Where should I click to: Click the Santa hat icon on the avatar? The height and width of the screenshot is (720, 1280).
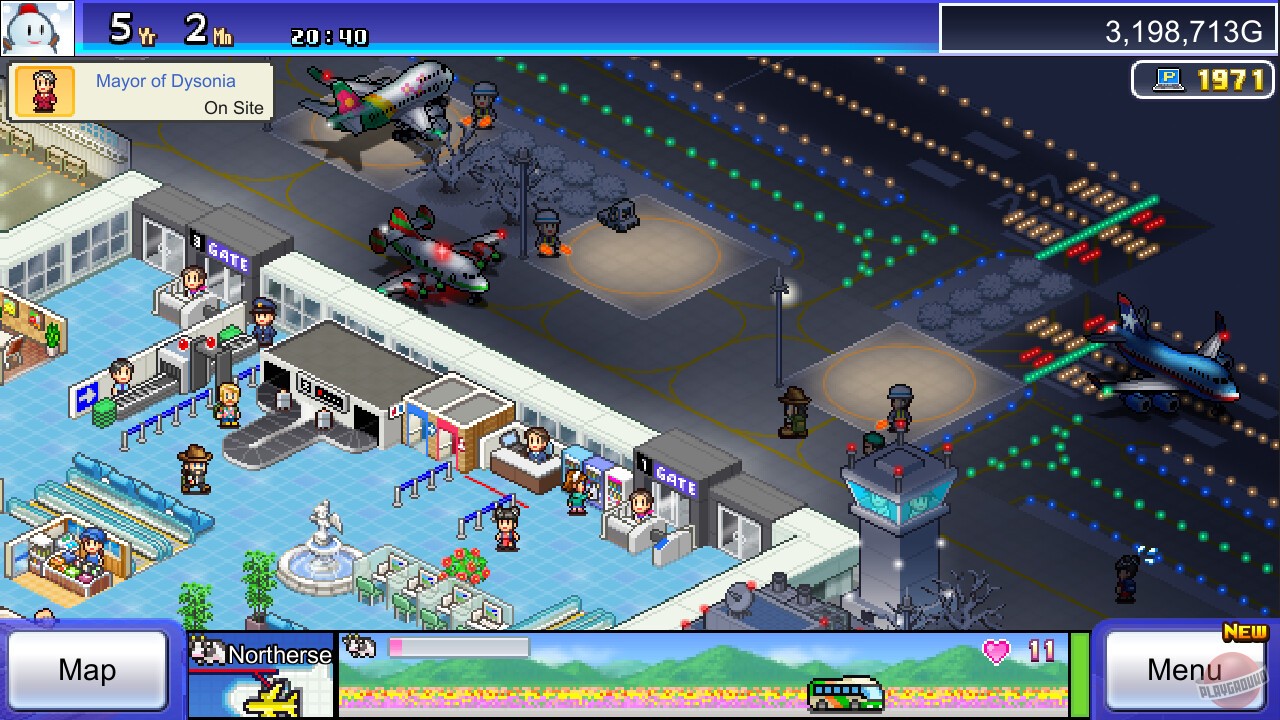(x=30, y=10)
